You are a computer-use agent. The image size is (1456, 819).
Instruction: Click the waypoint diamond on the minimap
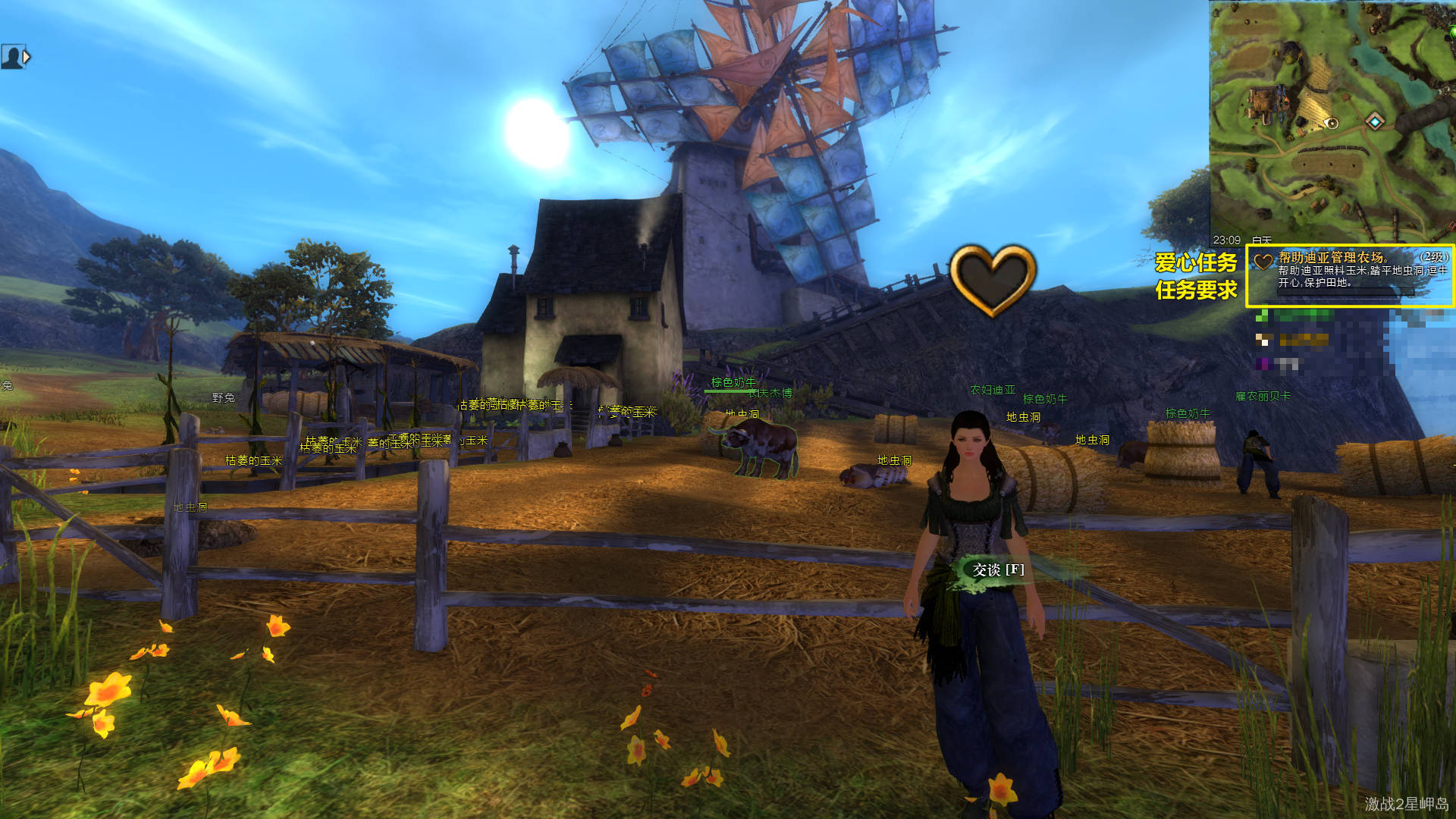pyautogui.click(x=1375, y=121)
